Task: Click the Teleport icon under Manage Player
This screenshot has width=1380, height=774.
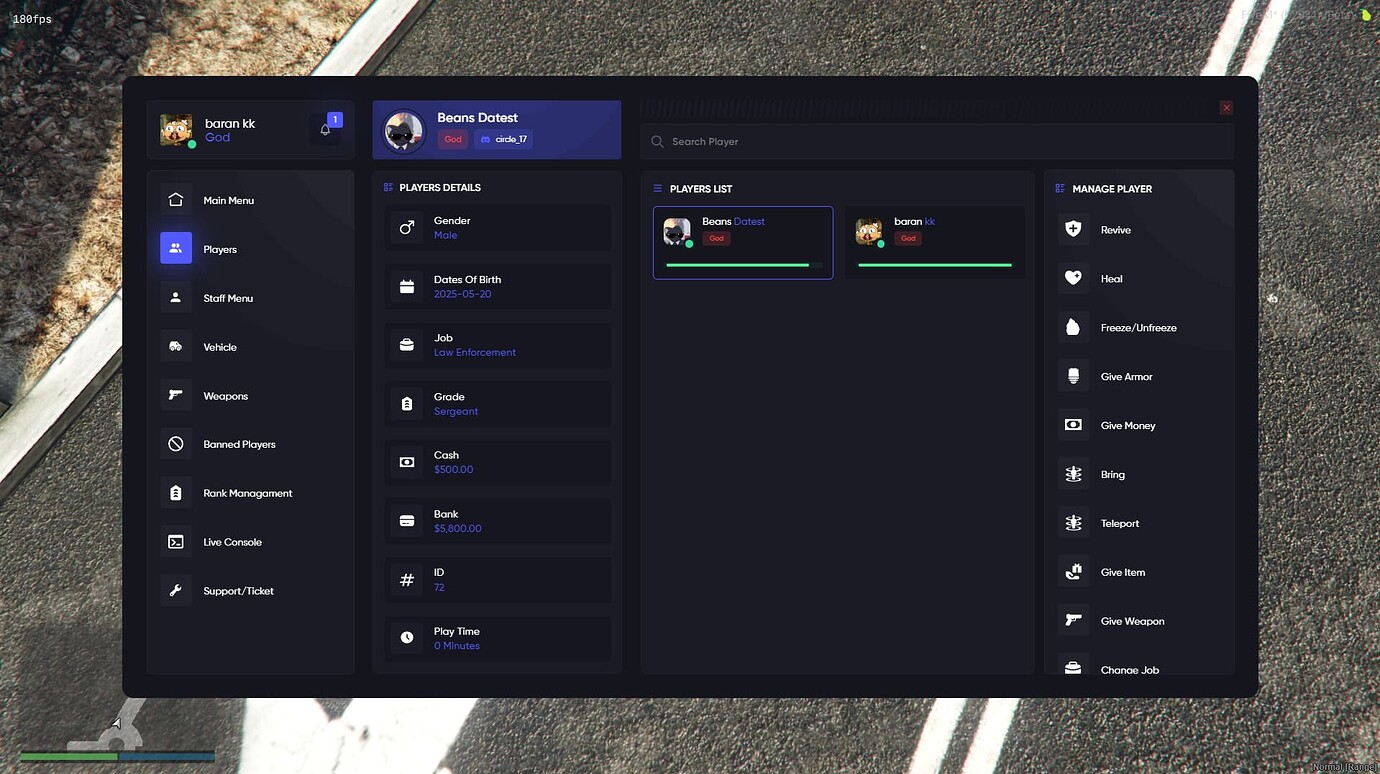Action: point(1073,523)
